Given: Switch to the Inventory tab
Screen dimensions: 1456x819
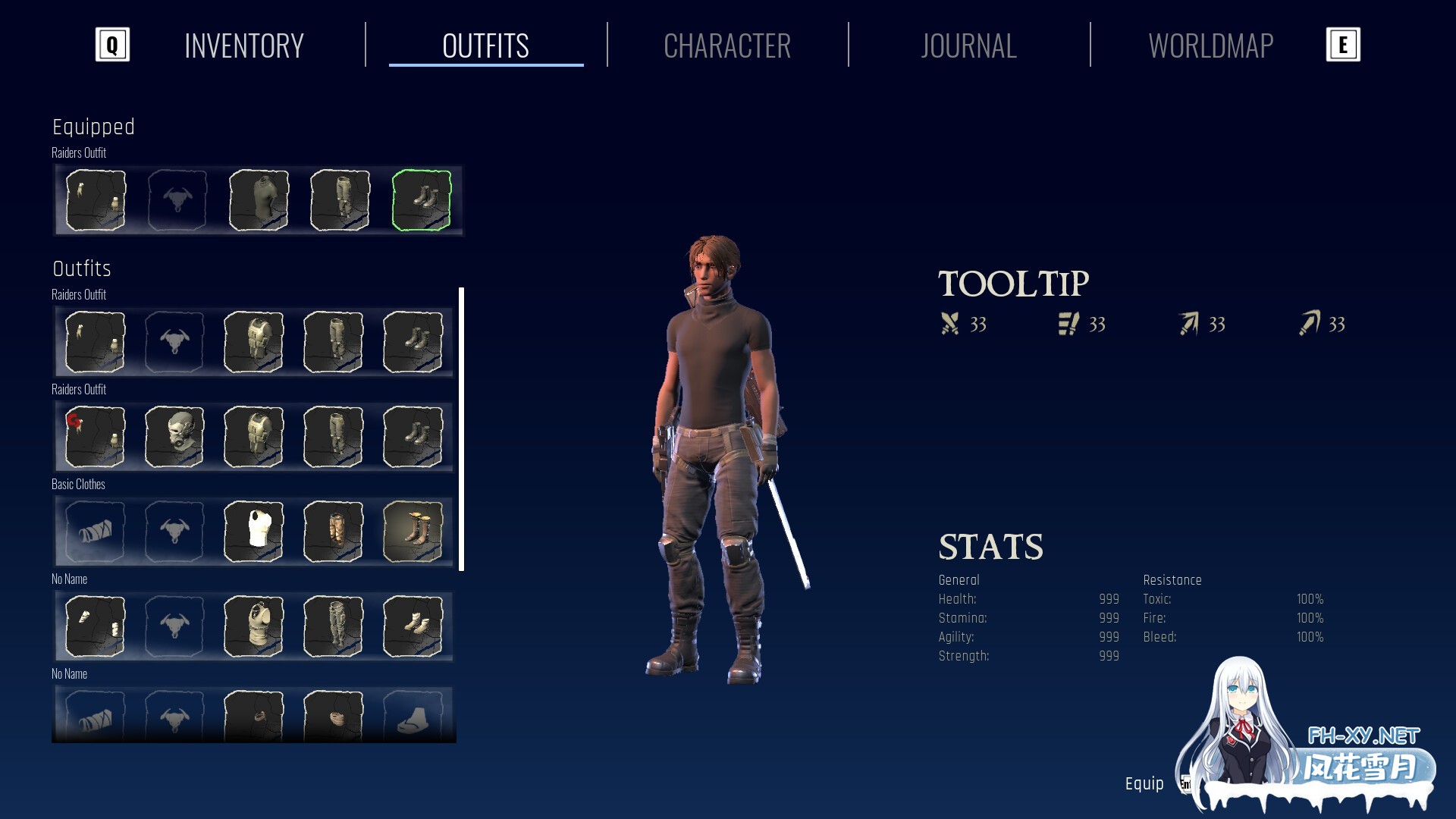Looking at the screenshot, I should pyautogui.click(x=243, y=46).
